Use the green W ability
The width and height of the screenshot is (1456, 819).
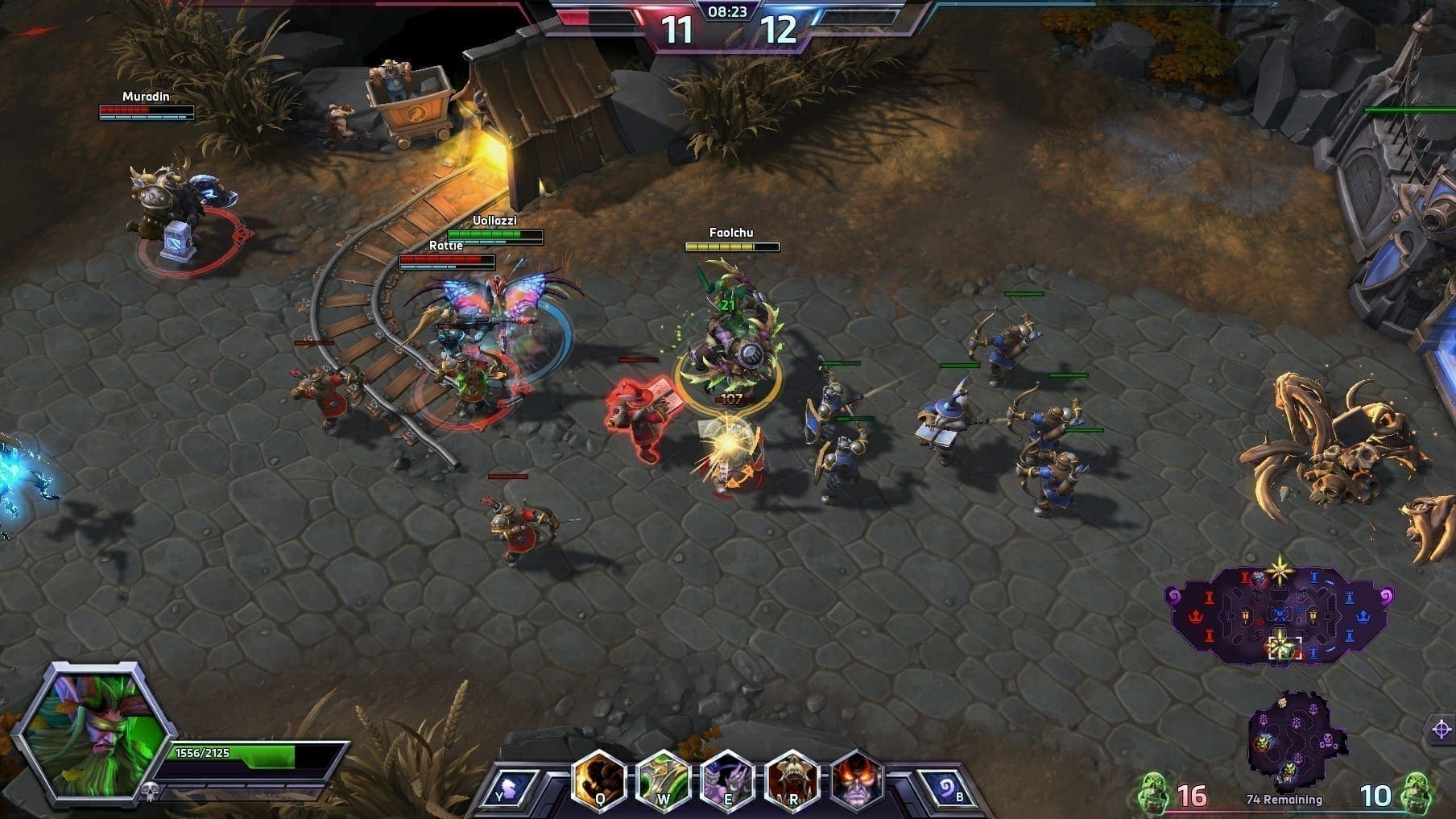pyautogui.click(x=663, y=780)
